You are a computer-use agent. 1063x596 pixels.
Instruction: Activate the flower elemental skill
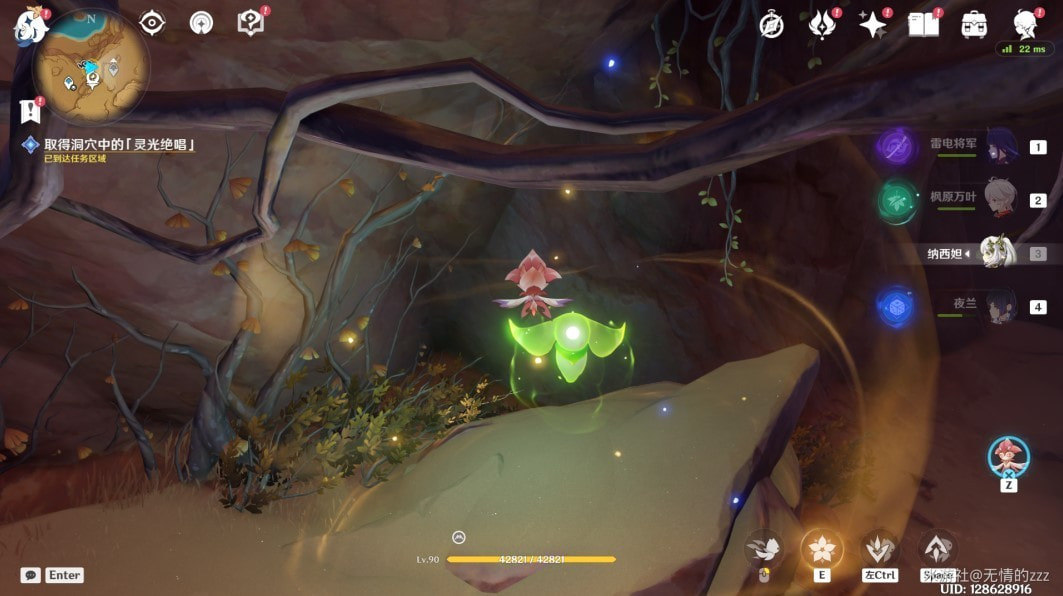(x=822, y=548)
